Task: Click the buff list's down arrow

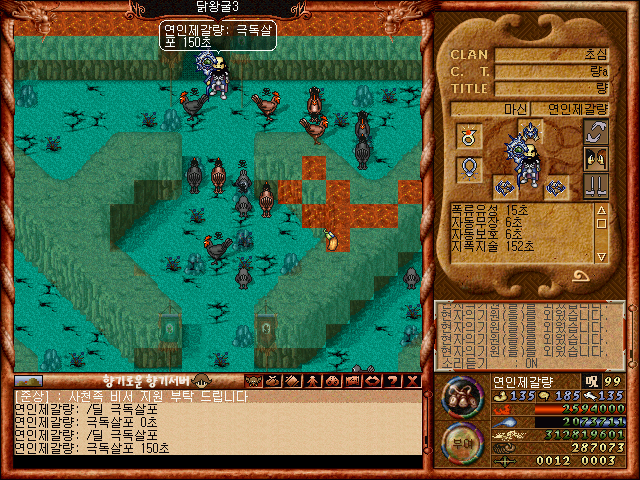Action: (601, 257)
